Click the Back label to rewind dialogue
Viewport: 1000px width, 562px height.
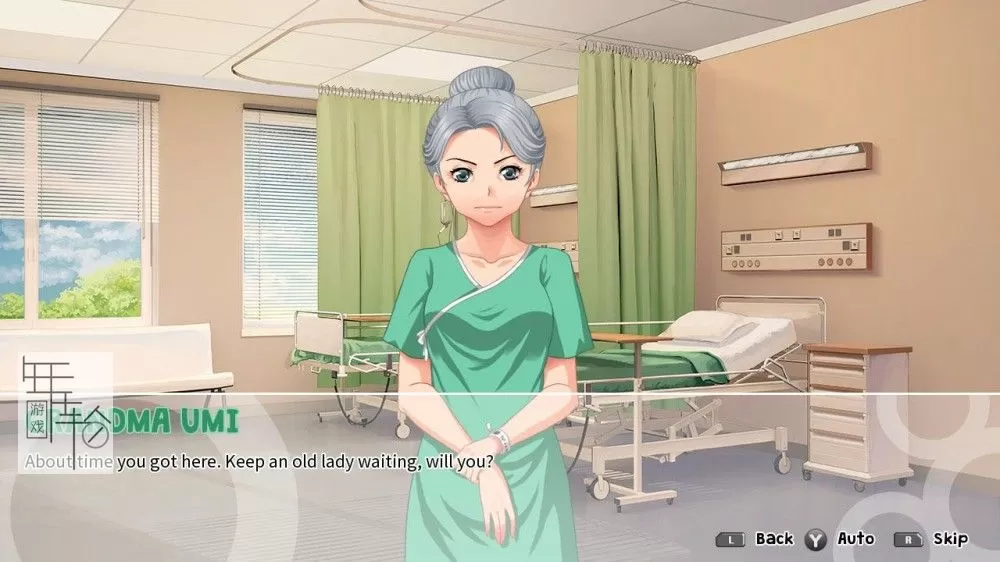click(x=773, y=539)
